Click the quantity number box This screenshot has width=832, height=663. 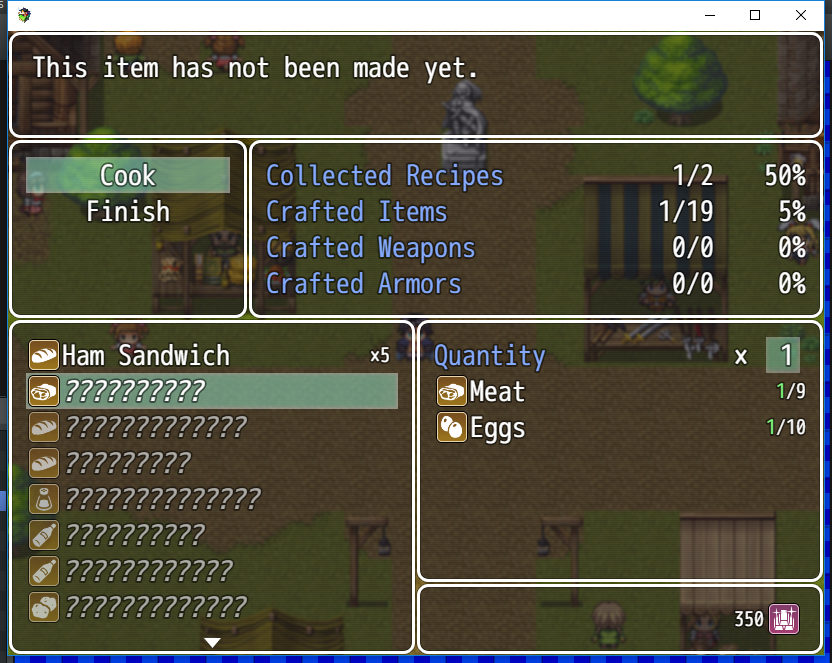783,356
